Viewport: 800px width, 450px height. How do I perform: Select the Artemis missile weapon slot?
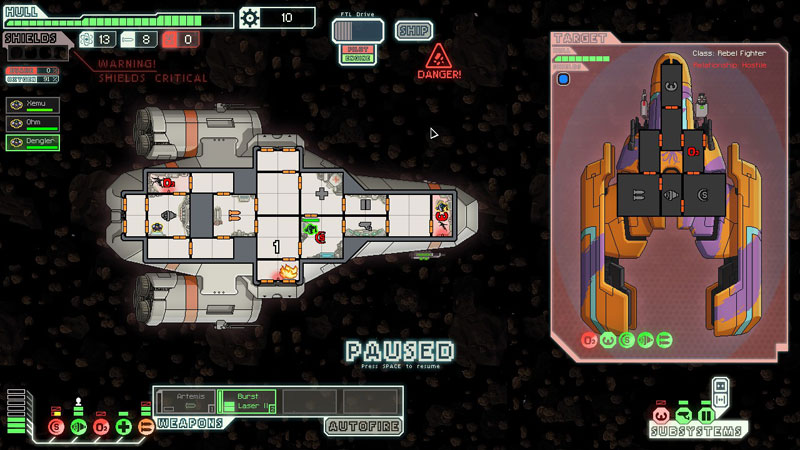185,401
